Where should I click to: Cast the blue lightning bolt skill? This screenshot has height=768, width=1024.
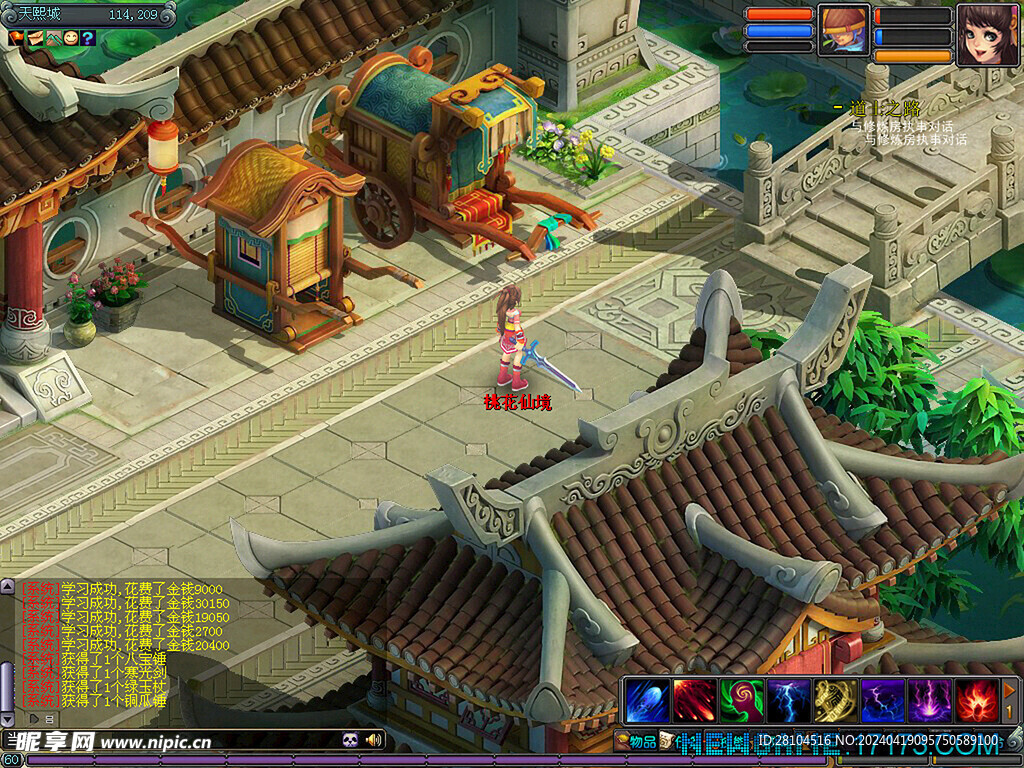coord(788,700)
